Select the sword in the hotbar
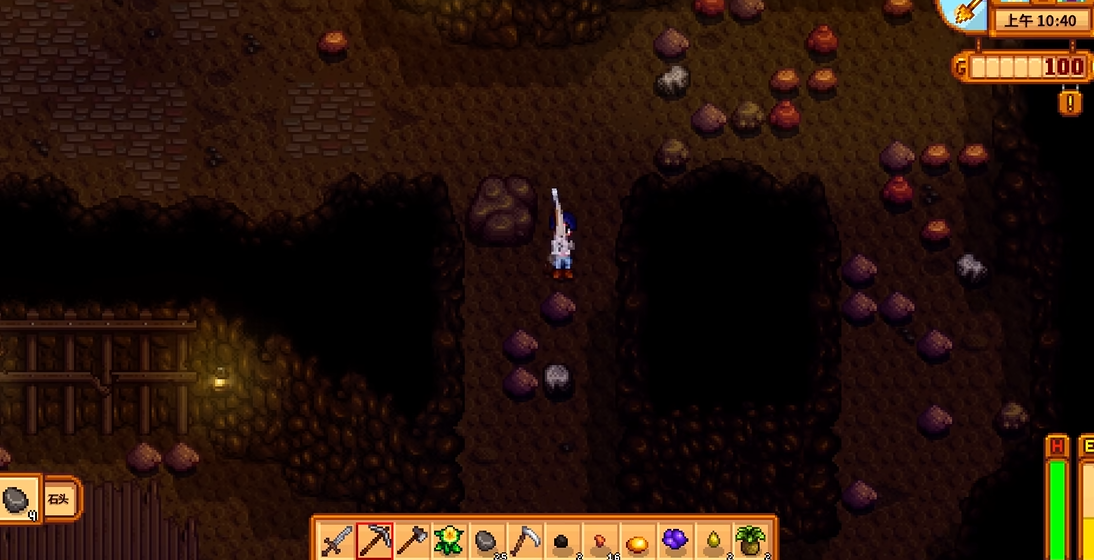The image size is (1094, 560). click(337, 541)
